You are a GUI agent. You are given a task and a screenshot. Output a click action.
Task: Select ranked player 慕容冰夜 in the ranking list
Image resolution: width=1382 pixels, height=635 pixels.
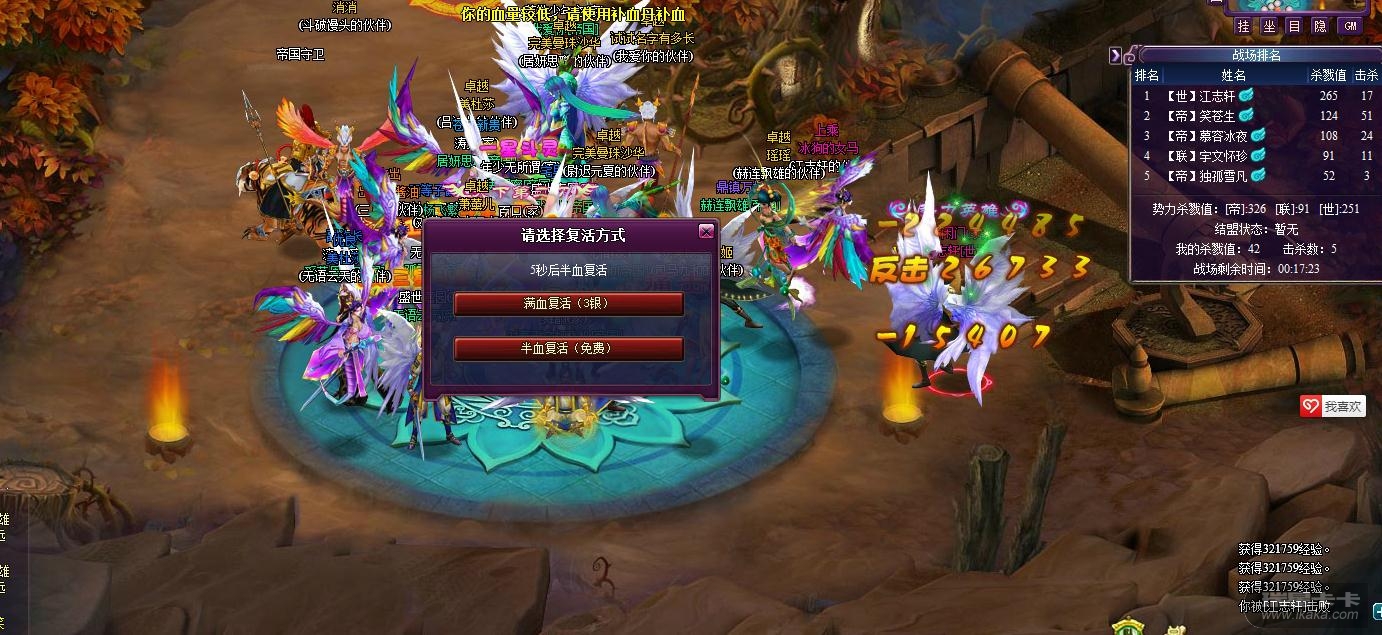(x=1222, y=136)
